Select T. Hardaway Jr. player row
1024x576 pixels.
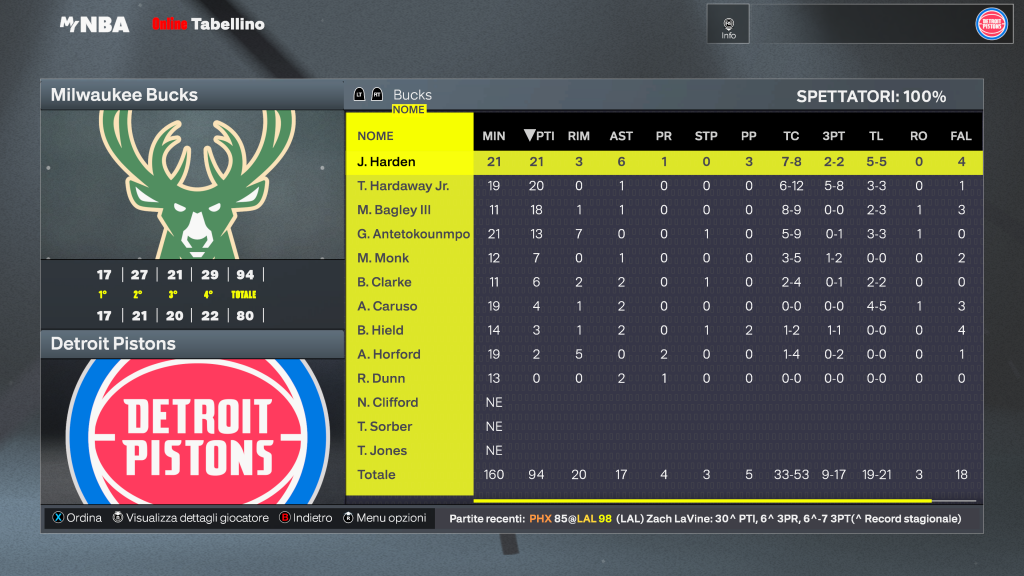403,186
